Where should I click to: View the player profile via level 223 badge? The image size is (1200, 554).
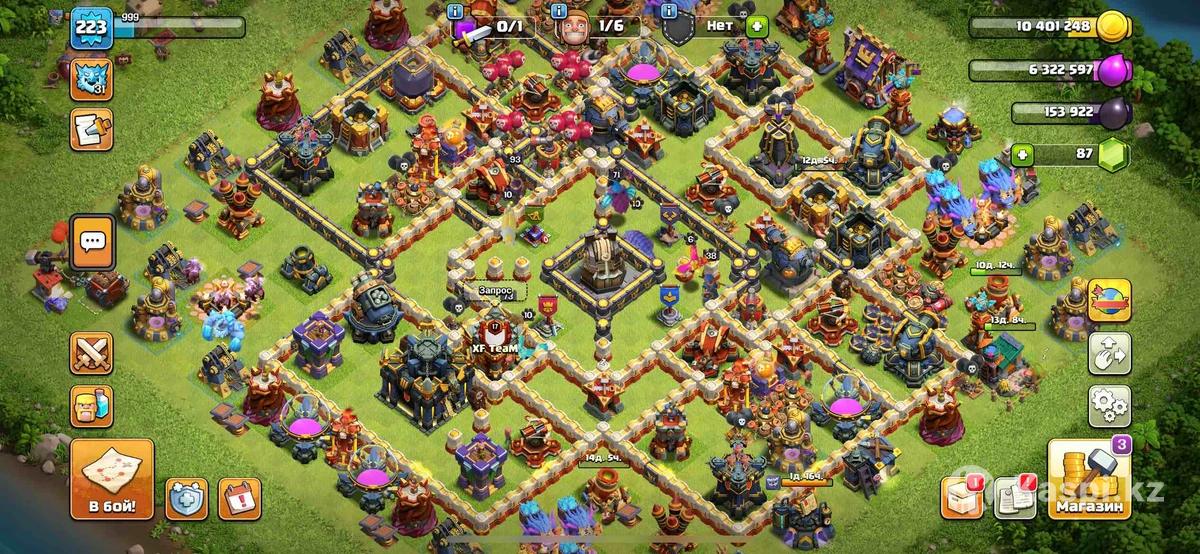click(x=91, y=30)
